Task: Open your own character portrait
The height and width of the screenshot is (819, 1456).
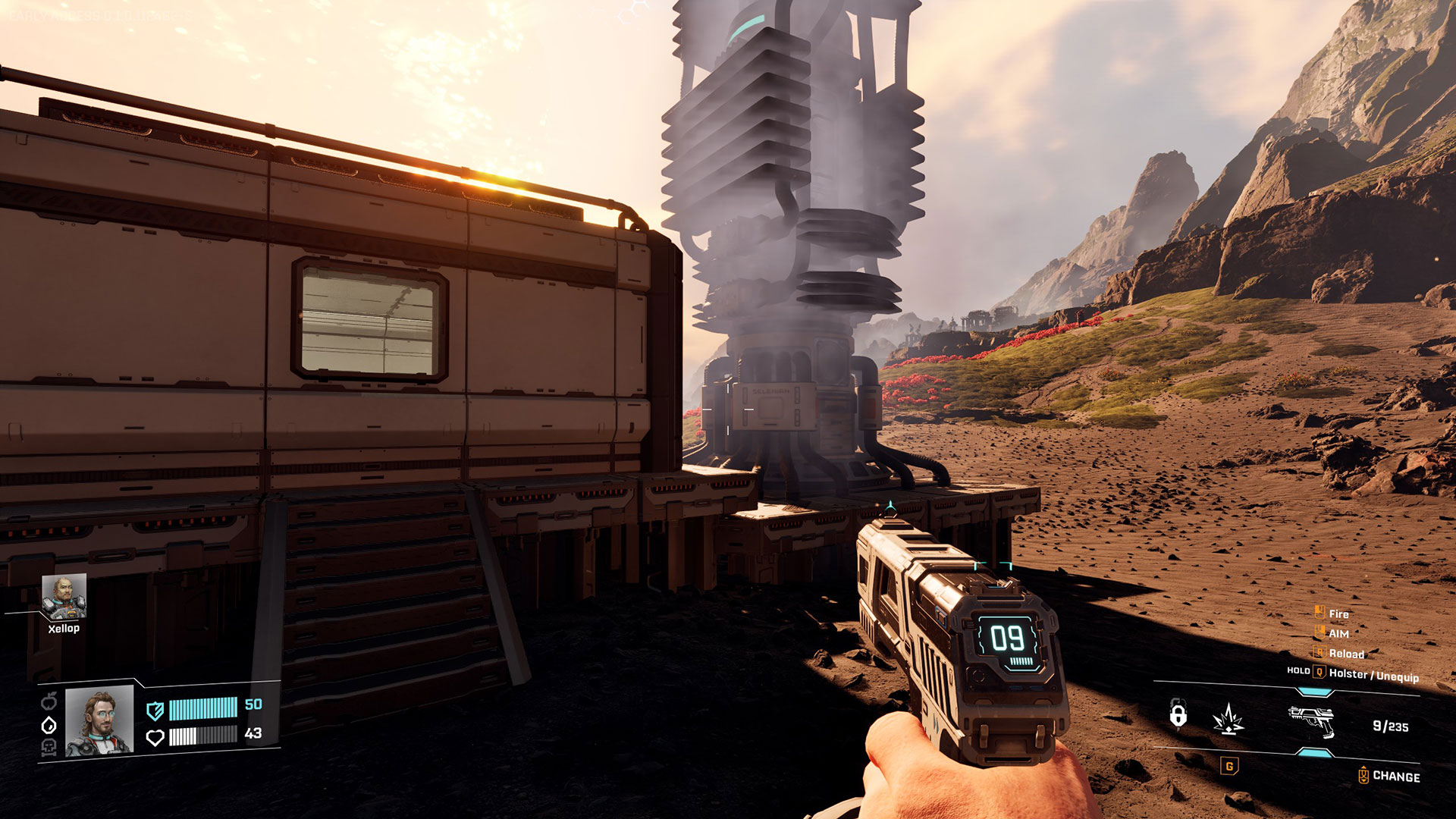Action: (x=99, y=721)
